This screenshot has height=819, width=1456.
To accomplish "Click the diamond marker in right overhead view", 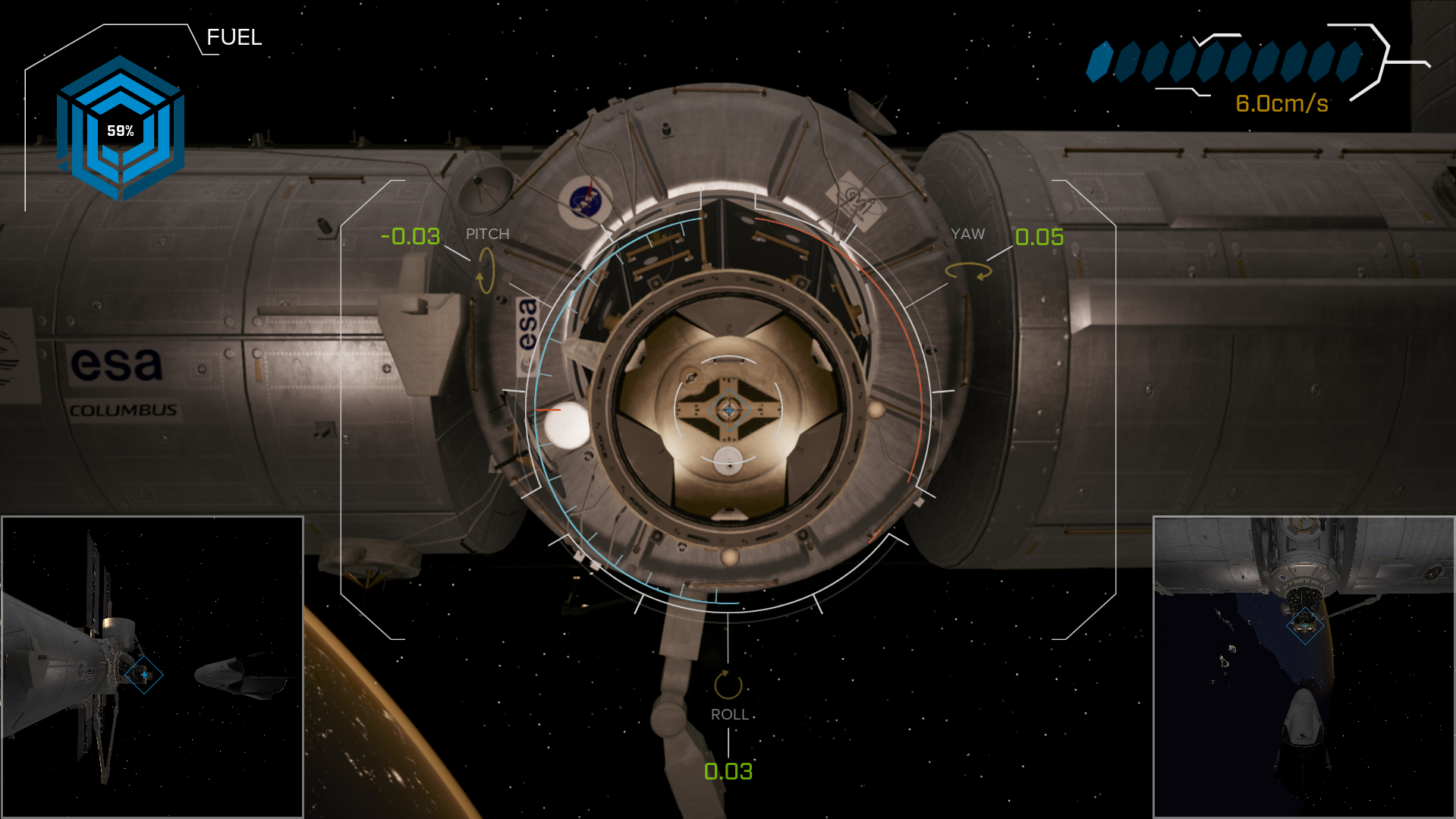I will pos(1304,627).
